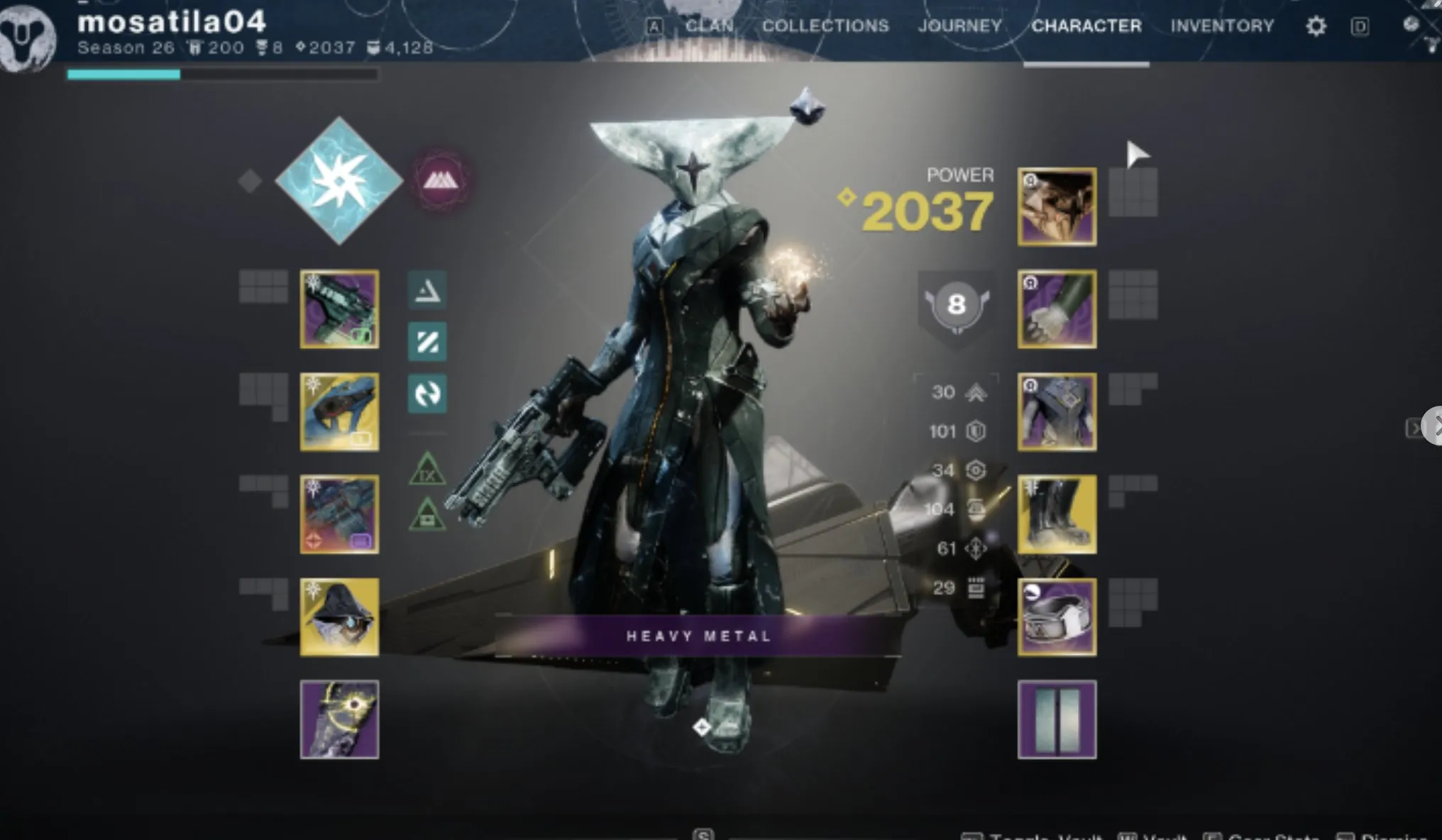Switch to the COLLECTIONS tab
The image size is (1442, 840).
(825, 26)
